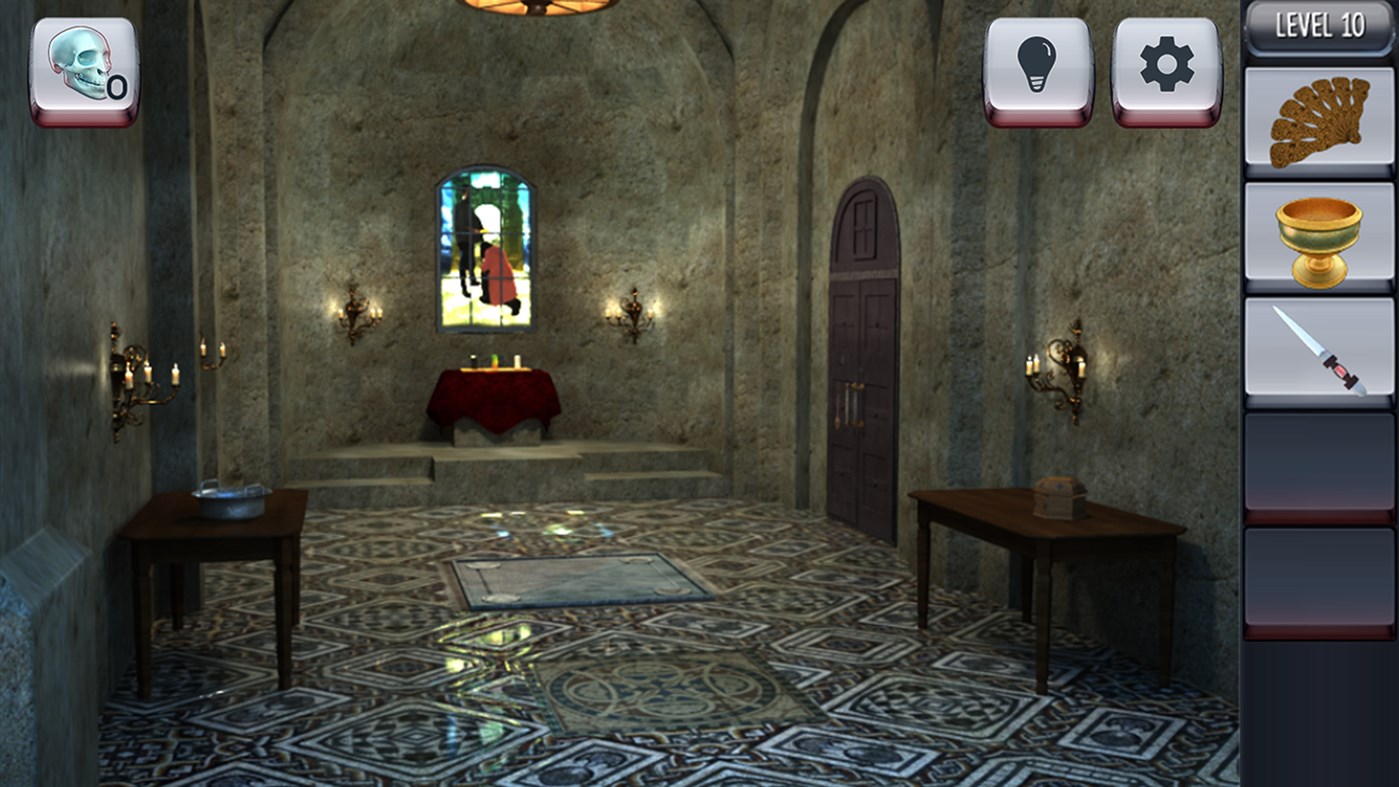Open the floor trapdoor panel

[x=580, y=580]
